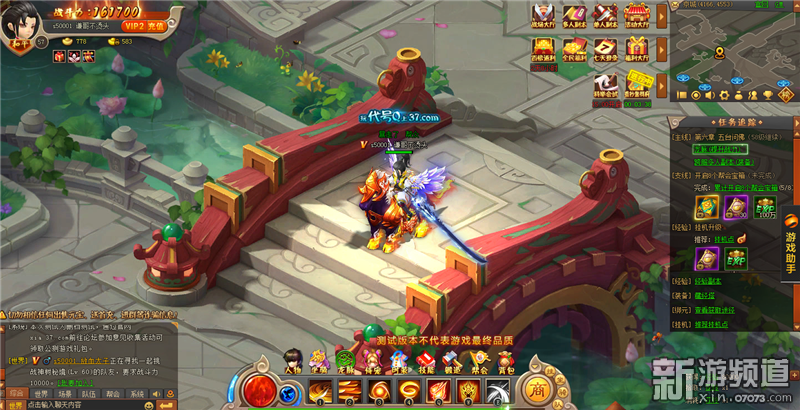The width and height of the screenshot is (800, 410).
Task: Open the 人物 character menu
Action: (x=292, y=361)
